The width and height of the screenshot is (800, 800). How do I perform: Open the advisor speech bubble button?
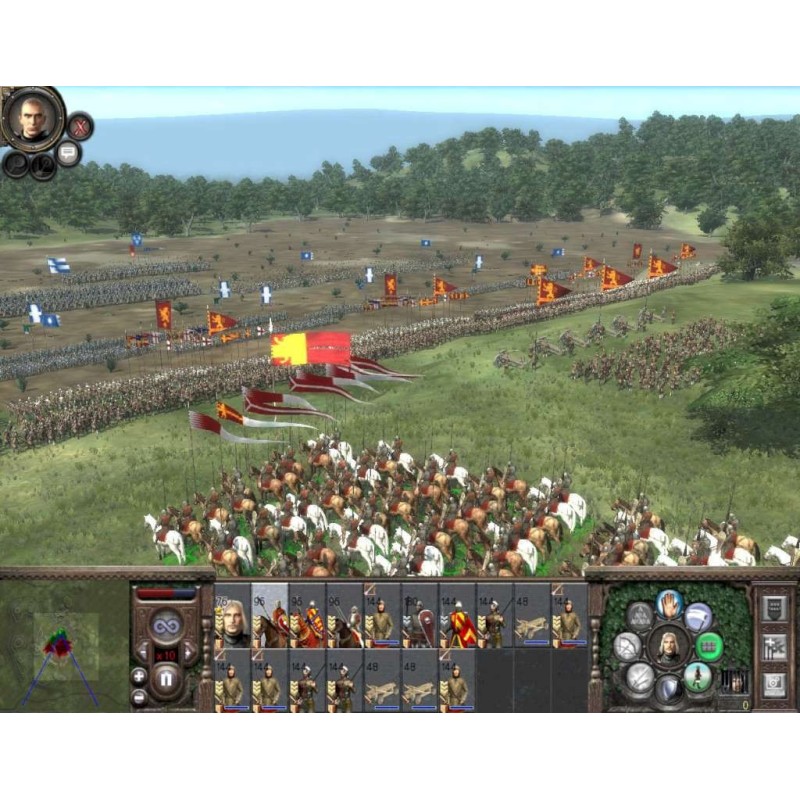click(x=68, y=153)
